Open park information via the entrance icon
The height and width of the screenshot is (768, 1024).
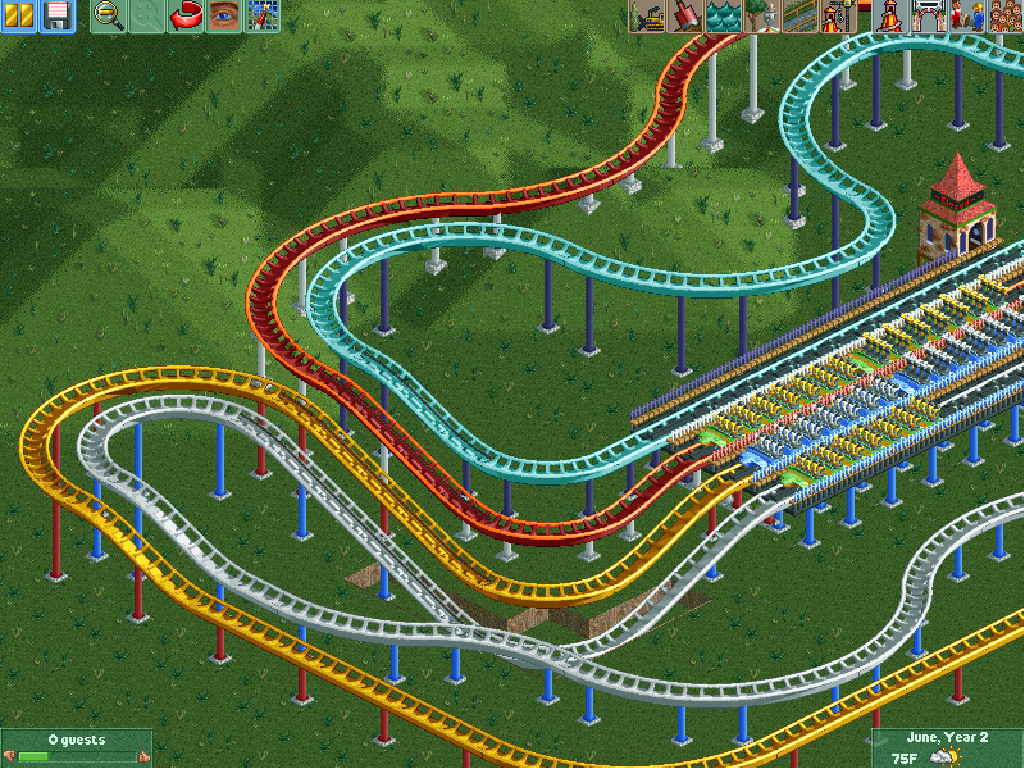point(928,16)
